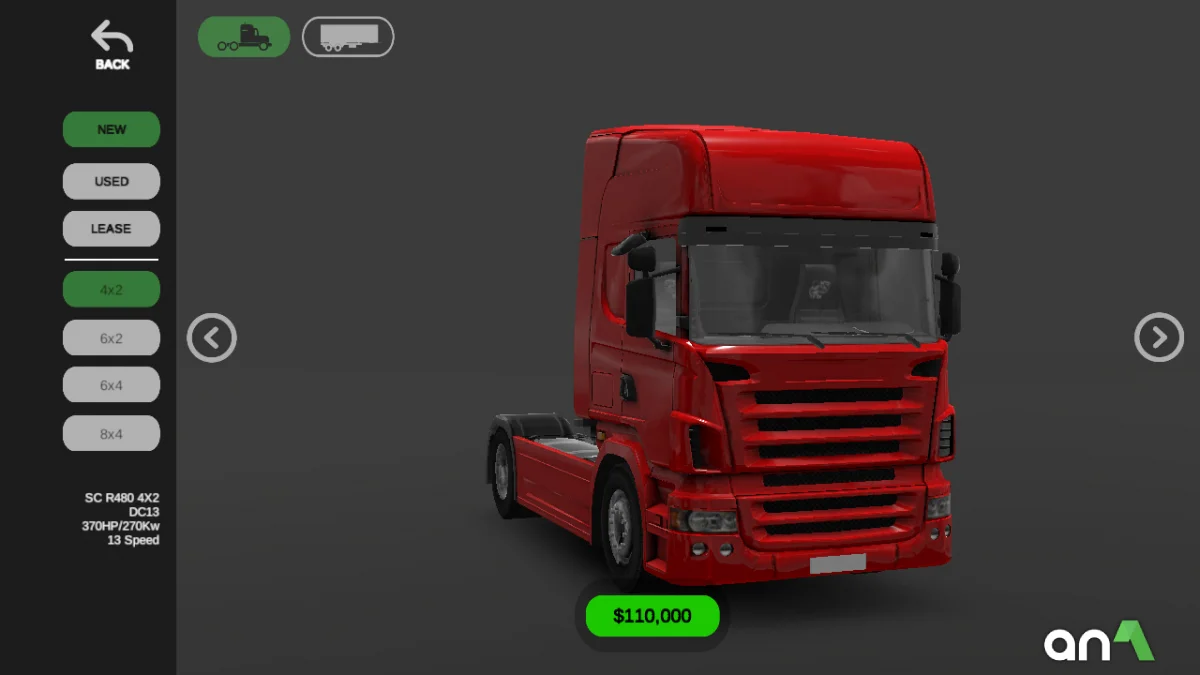Select the NEW trucks filter
This screenshot has height=675, width=1200.
pos(111,129)
